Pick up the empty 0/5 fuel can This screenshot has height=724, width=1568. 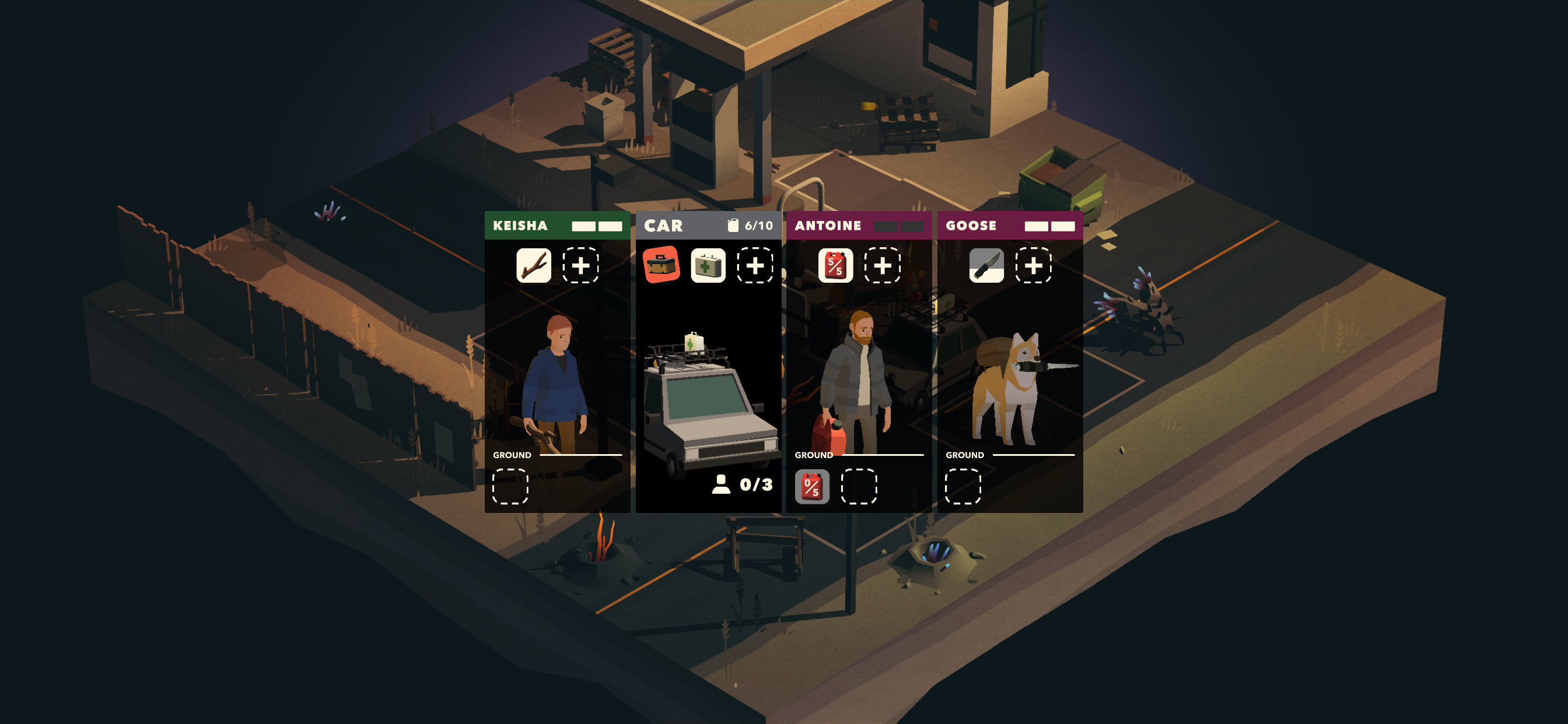click(x=812, y=487)
